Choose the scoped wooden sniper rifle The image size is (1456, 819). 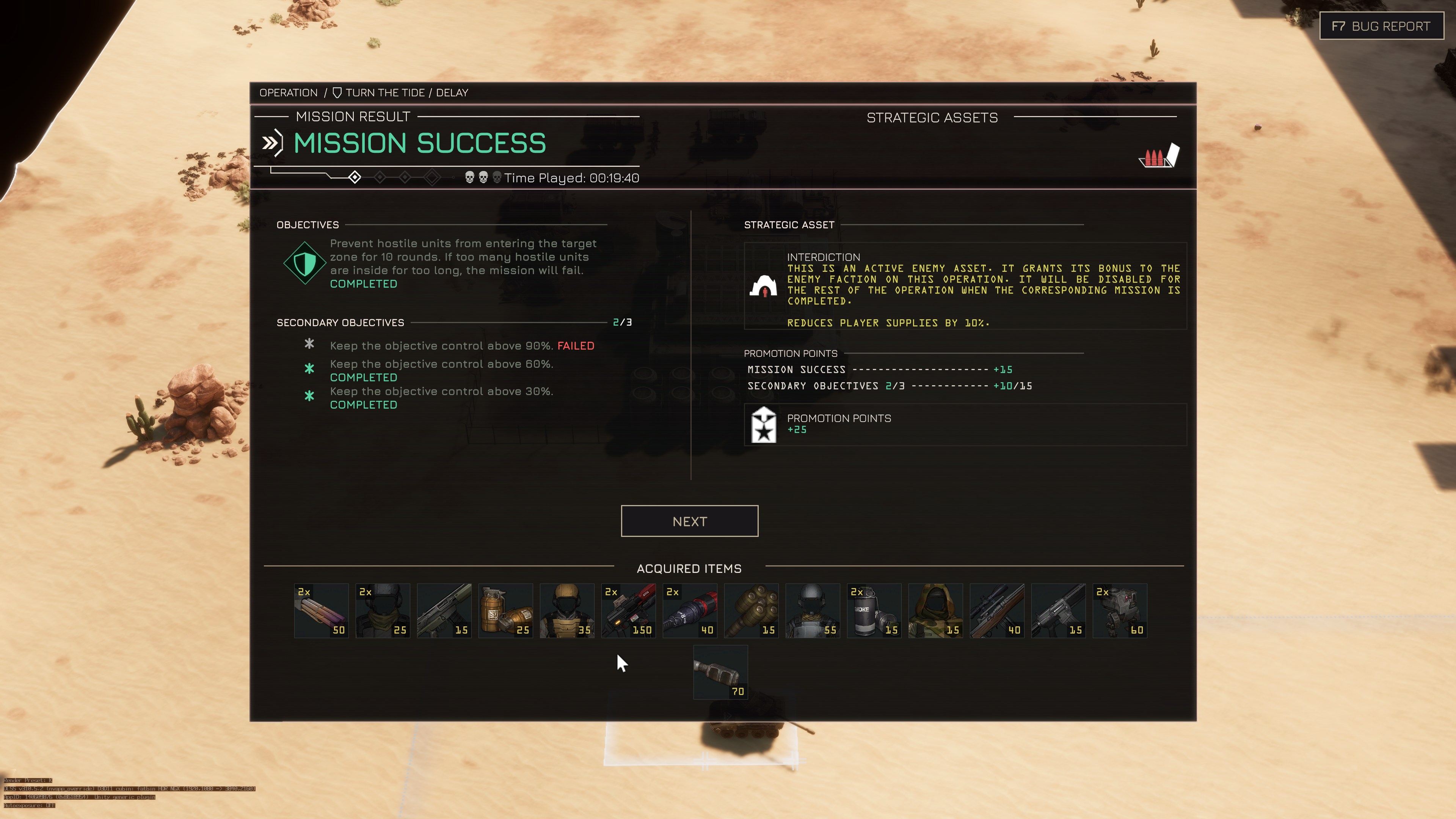[x=997, y=610]
